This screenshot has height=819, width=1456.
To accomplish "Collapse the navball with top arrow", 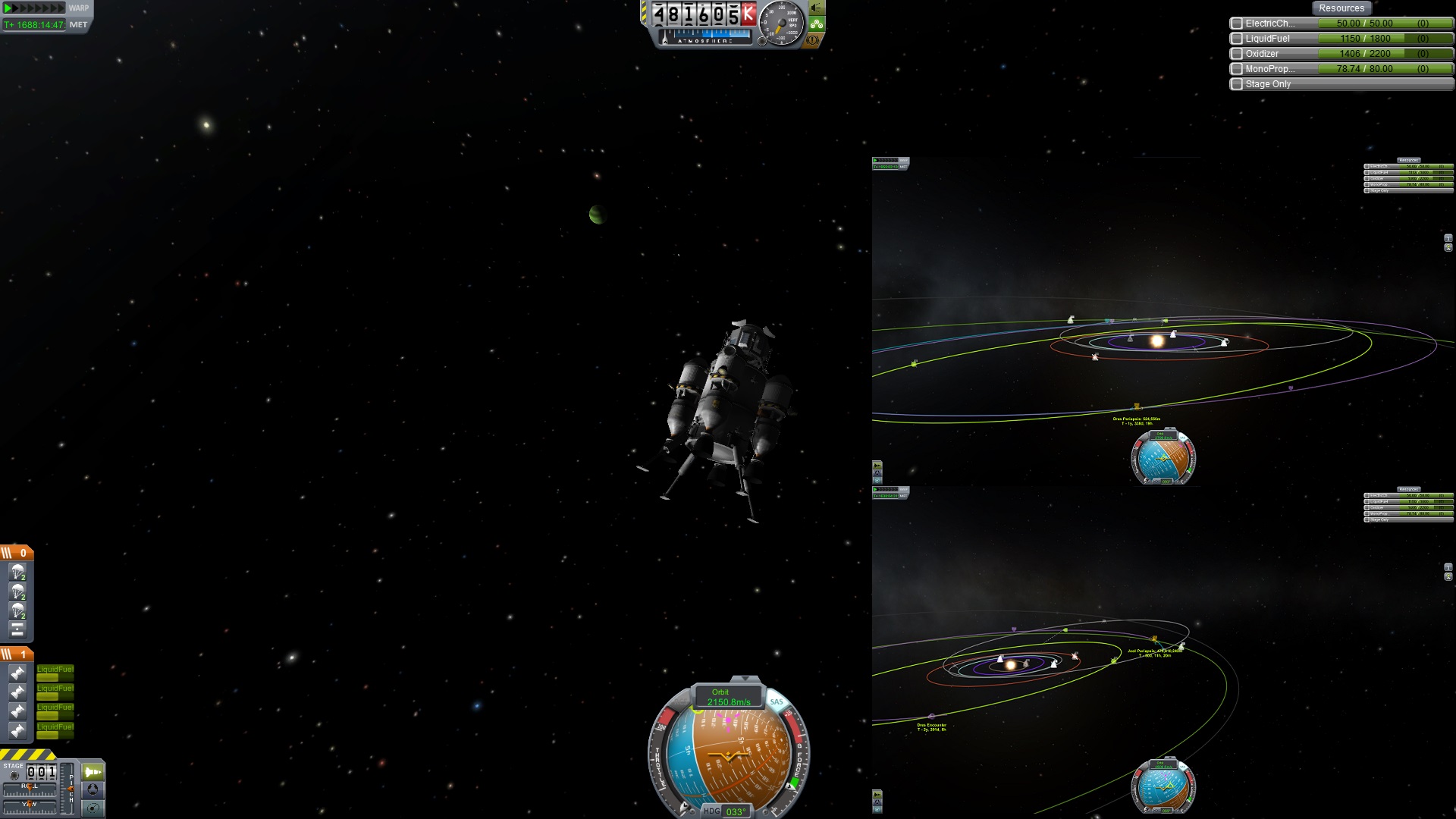I will click(745, 678).
